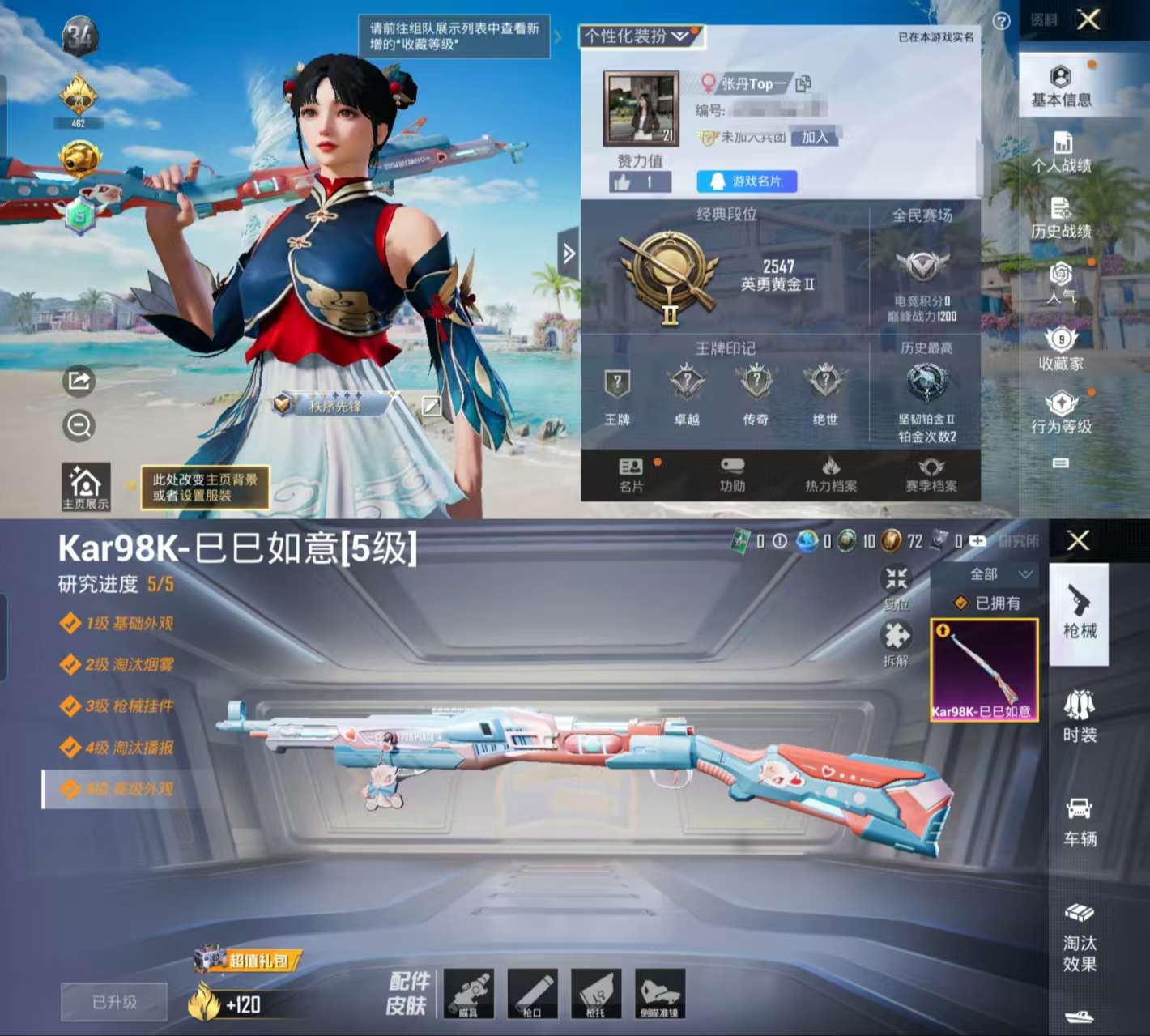This screenshot has height=1036, width=1150.
Task: Select the 侧瞄准镜 side scope icon
Action: tap(661, 992)
